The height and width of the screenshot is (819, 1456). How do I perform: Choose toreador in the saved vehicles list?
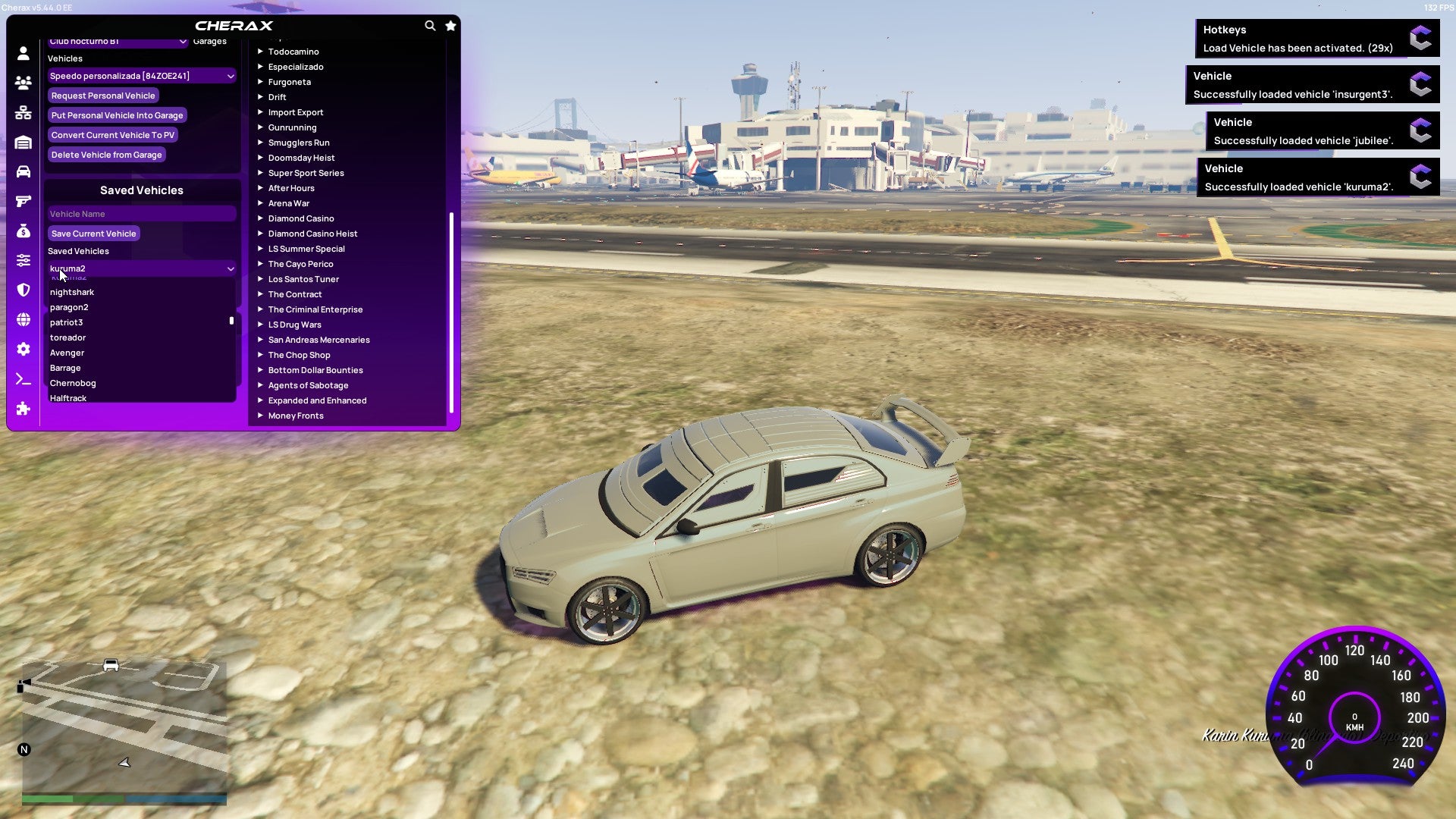point(67,337)
